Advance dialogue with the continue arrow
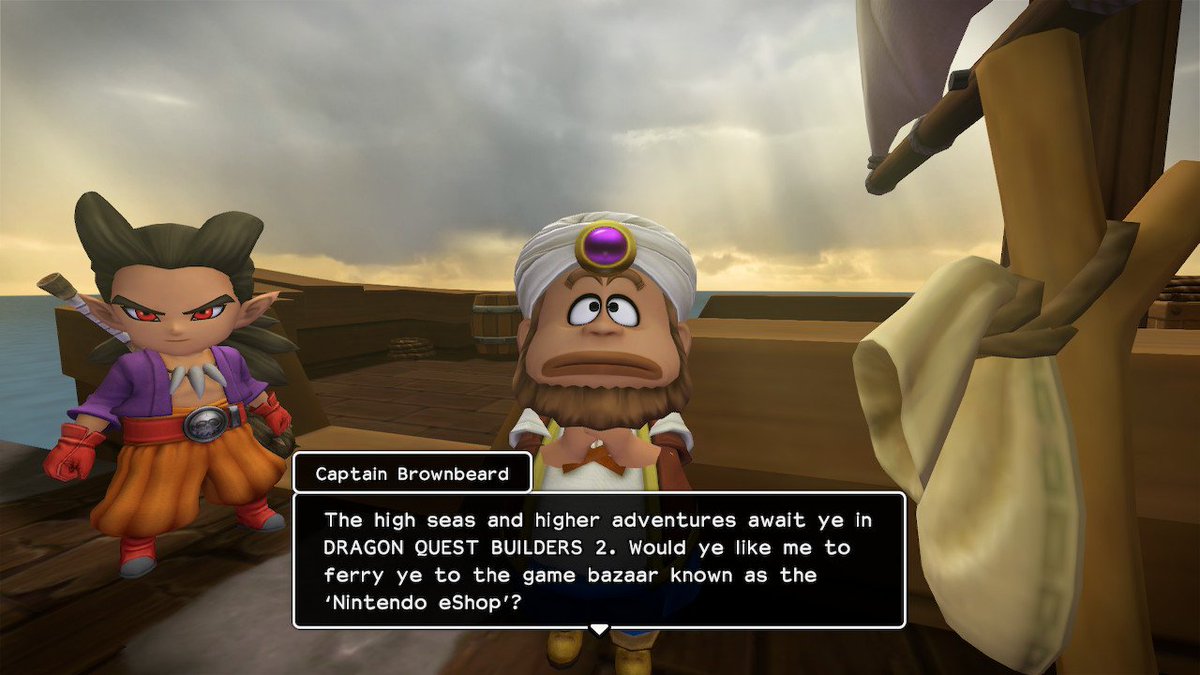 (x=598, y=629)
